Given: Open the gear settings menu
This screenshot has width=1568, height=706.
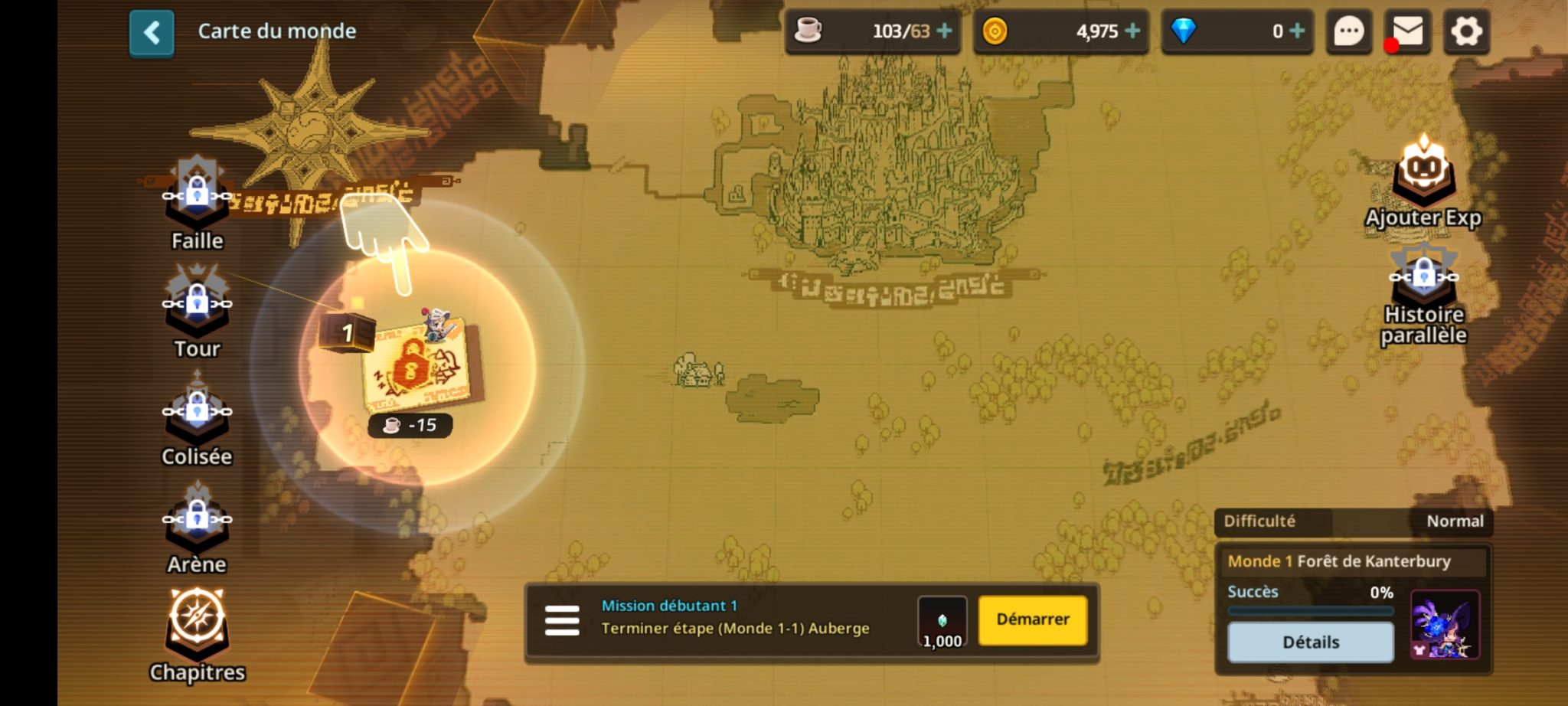Looking at the screenshot, I should click(1466, 32).
